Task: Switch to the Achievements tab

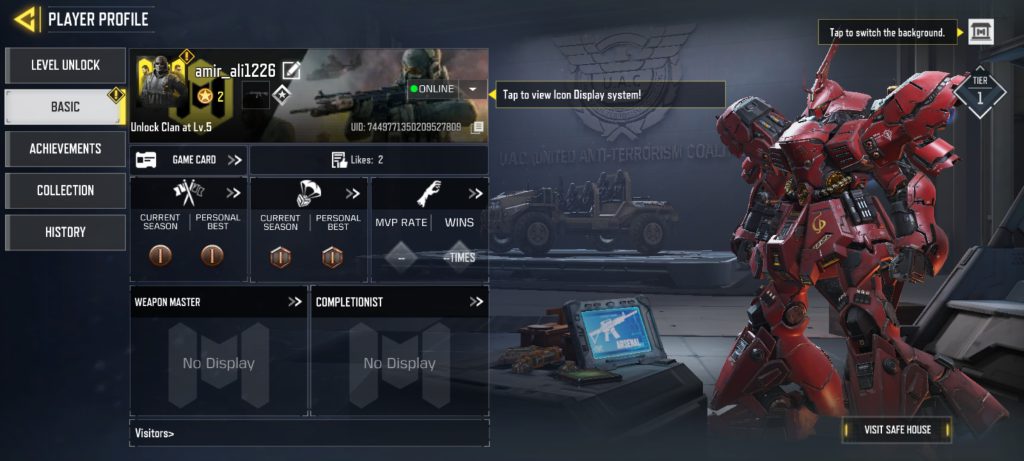Action: [65, 149]
